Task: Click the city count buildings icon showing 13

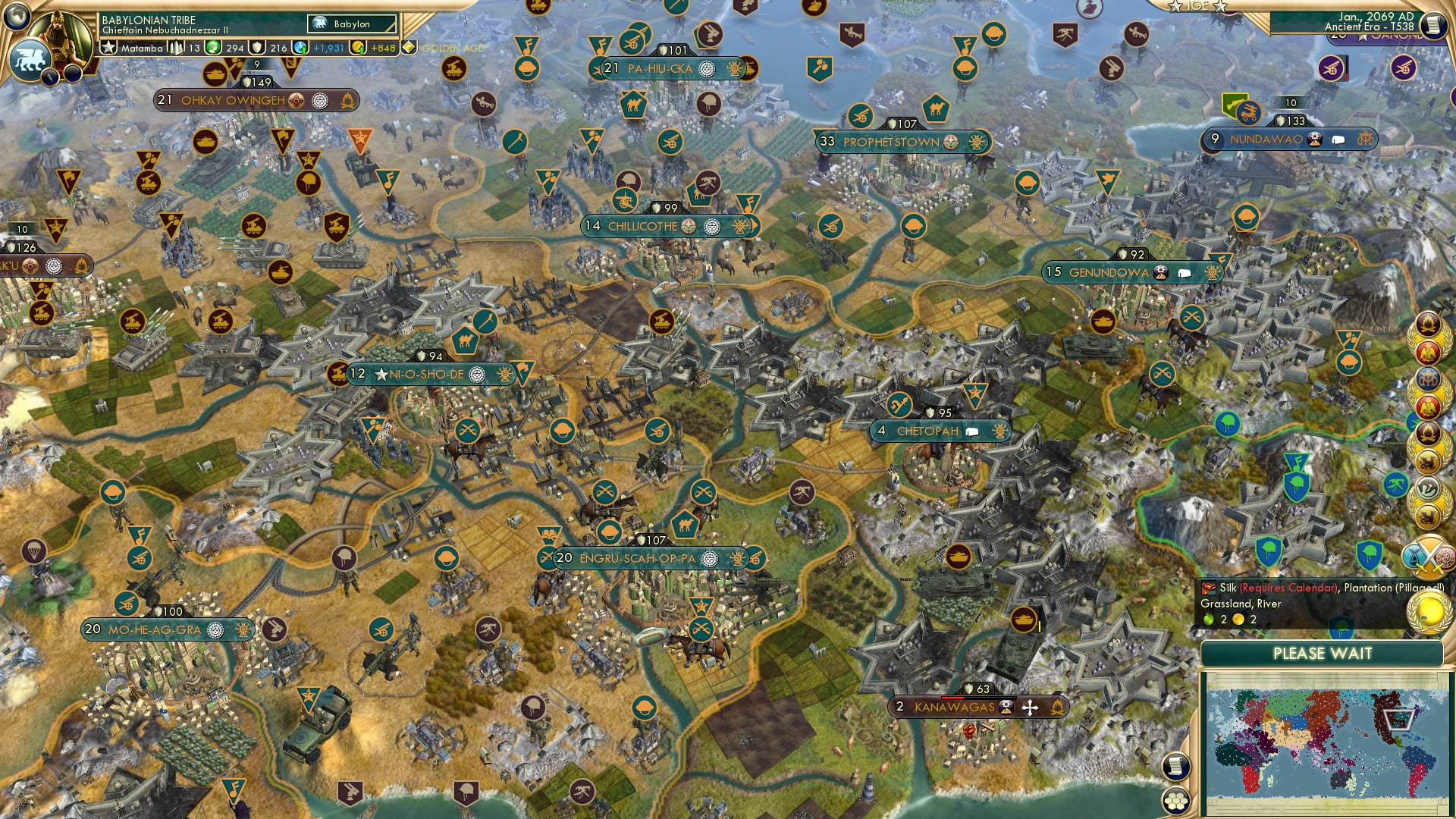Action: click(x=174, y=47)
